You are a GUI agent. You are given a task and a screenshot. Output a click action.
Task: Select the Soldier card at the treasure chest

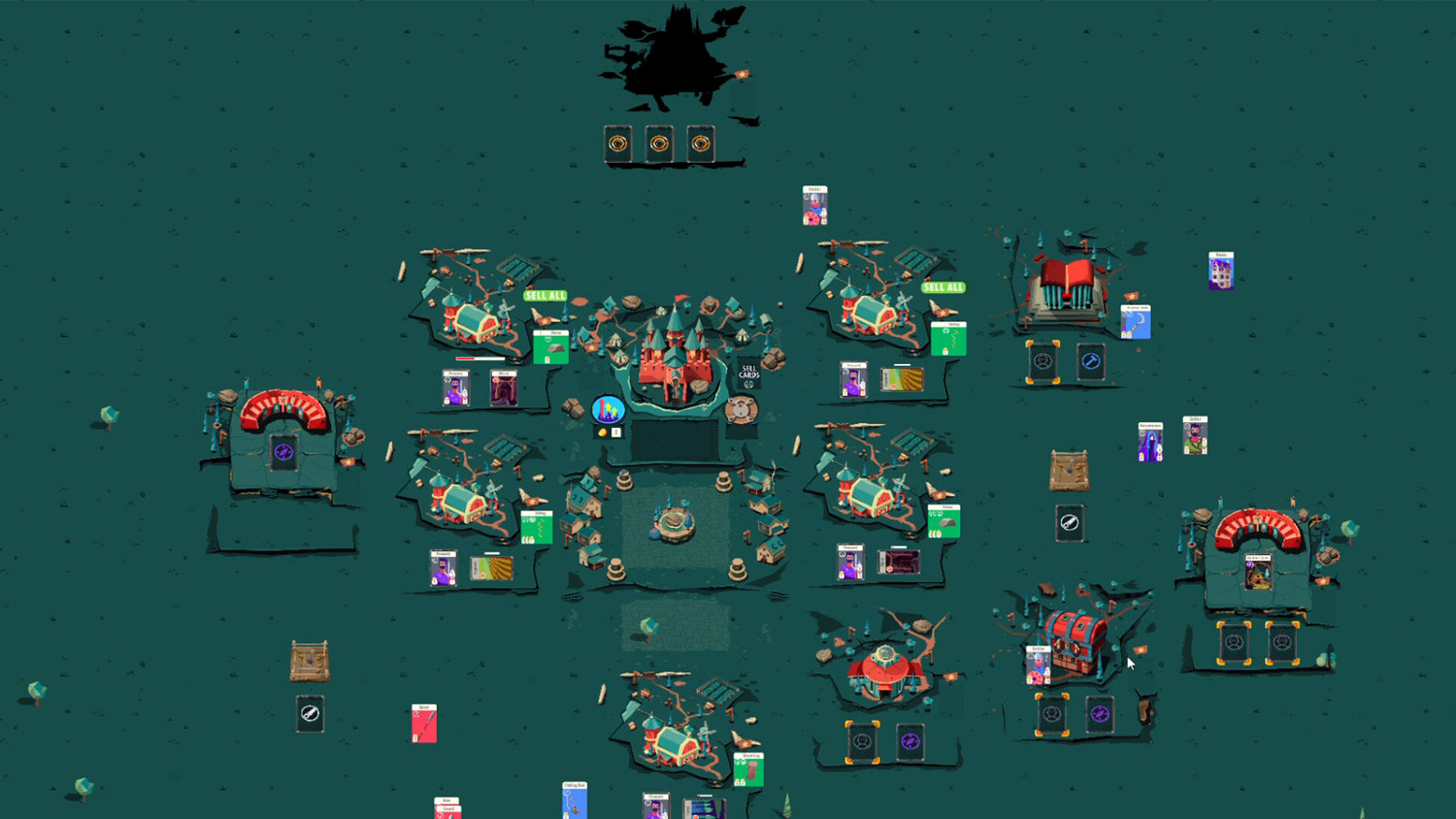click(1038, 667)
